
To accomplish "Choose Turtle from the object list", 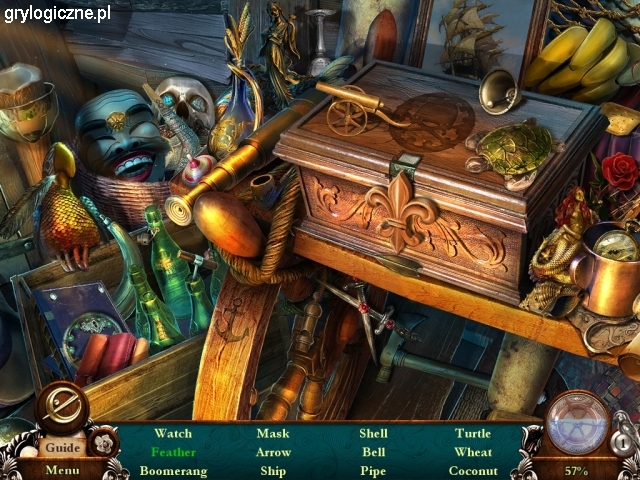I will click(x=473, y=434).
